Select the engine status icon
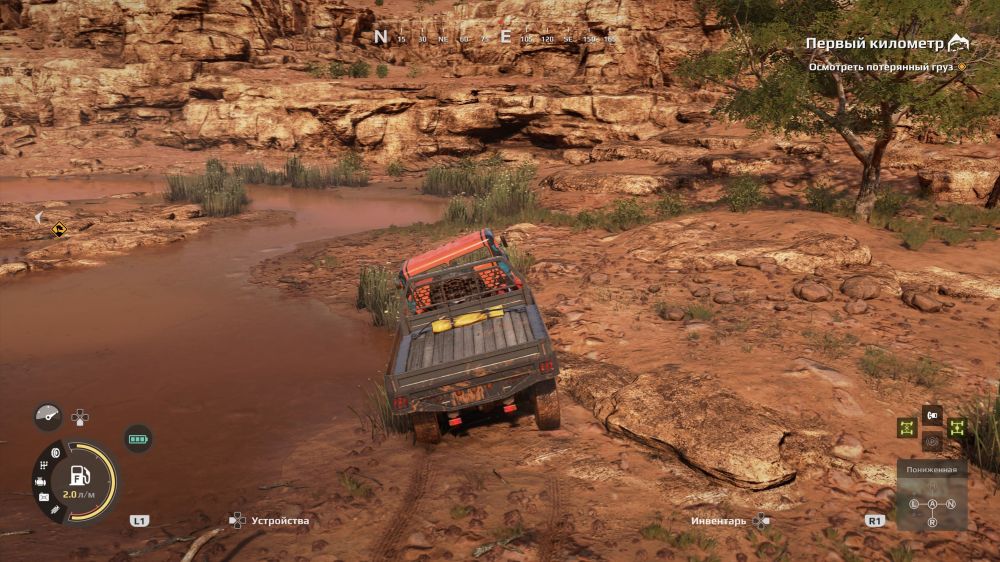 [x=40, y=482]
